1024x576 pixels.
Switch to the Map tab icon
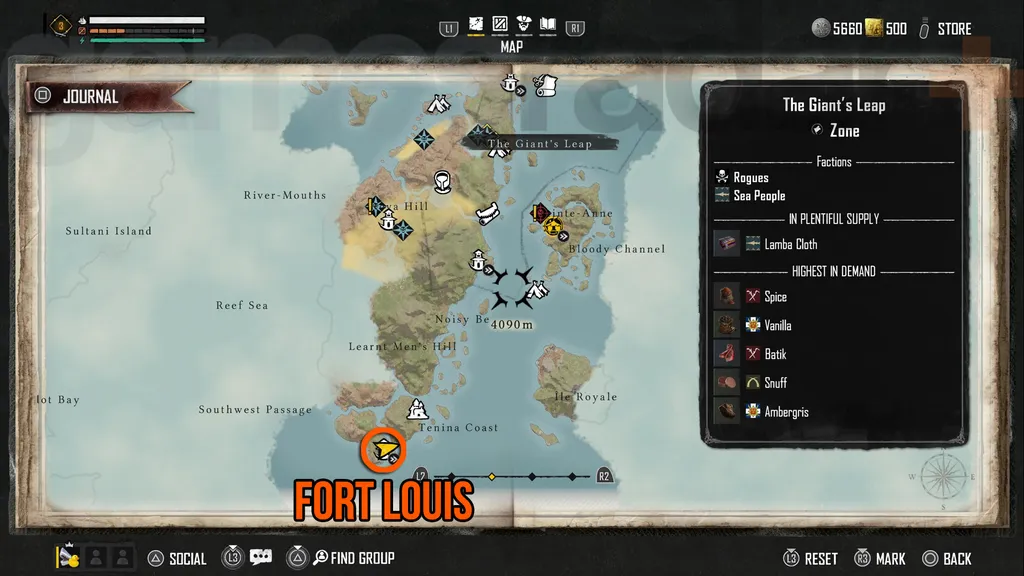[476, 24]
